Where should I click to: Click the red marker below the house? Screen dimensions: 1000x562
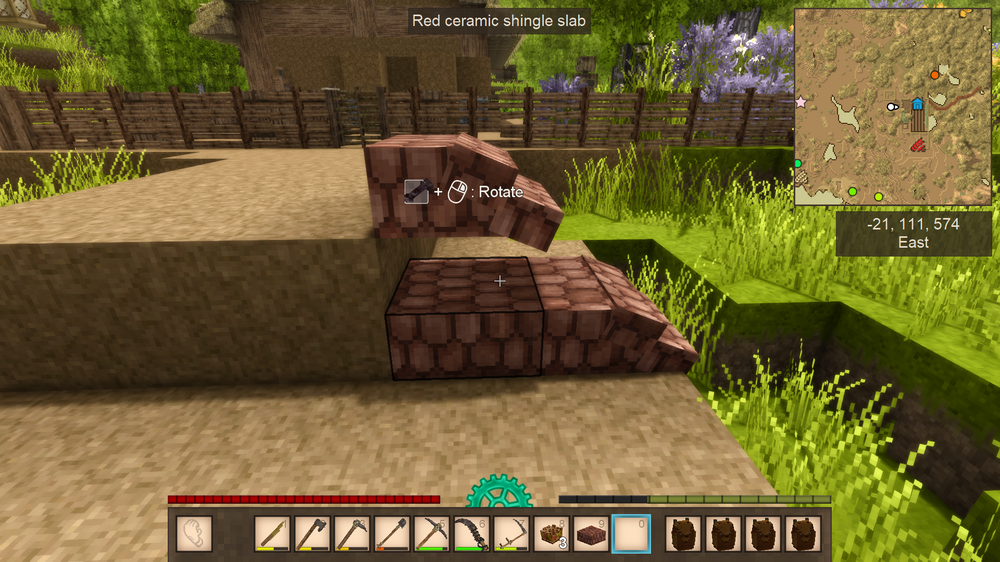(x=916, y=147)
